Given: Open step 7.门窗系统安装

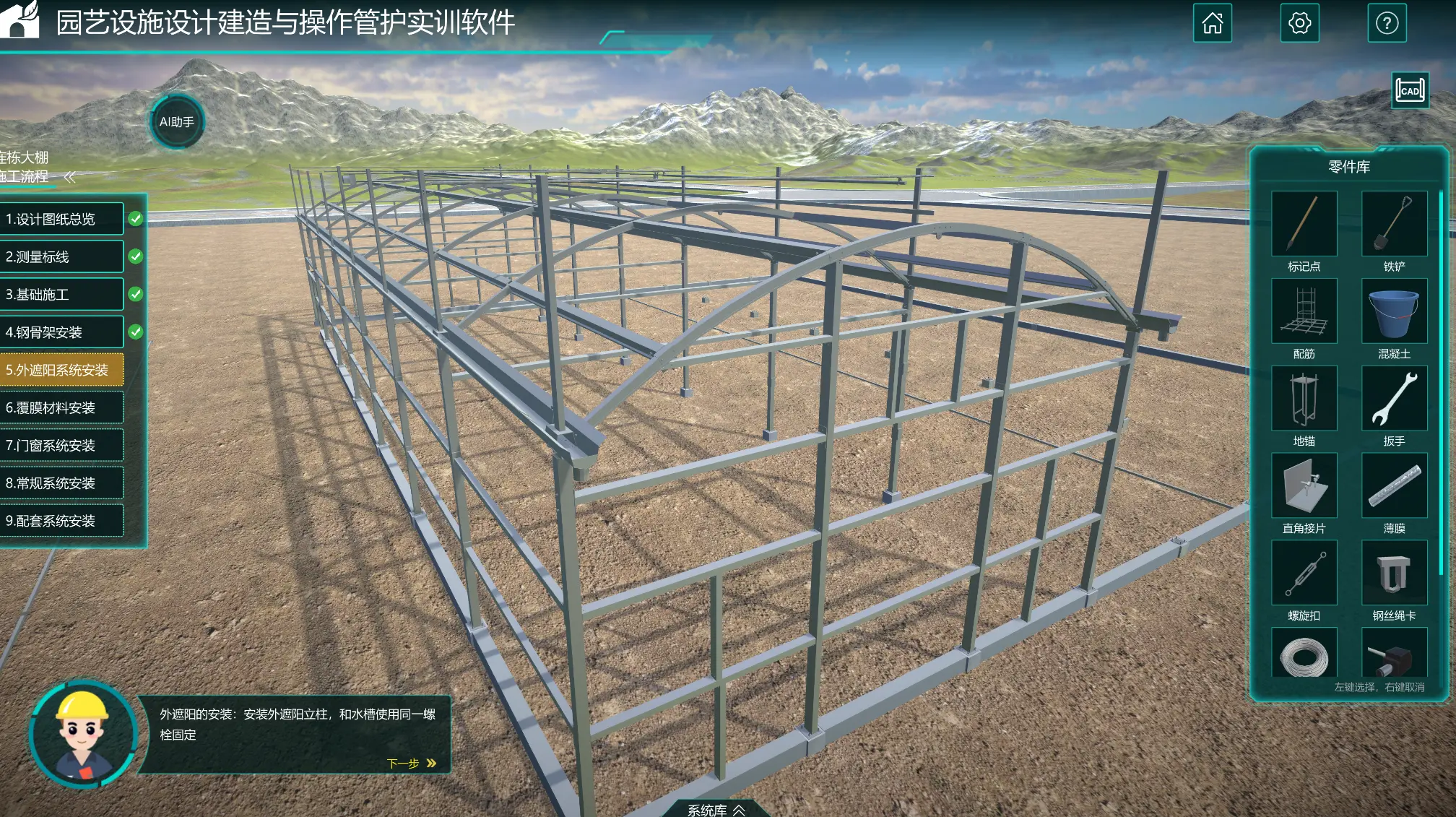Looking at the screenshot, I should pos(61,445).
